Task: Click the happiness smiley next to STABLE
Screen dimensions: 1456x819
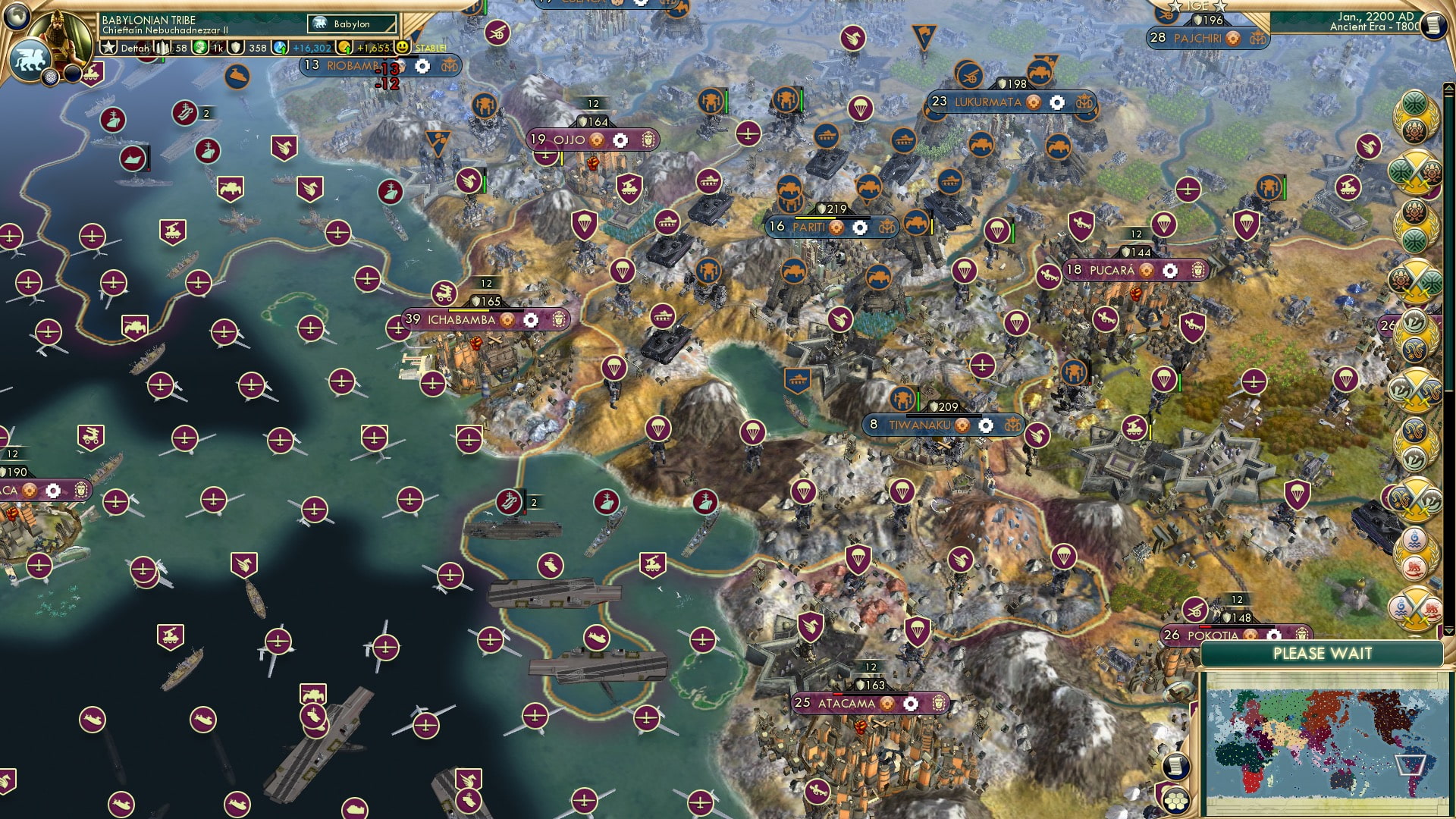Action: 402,46
